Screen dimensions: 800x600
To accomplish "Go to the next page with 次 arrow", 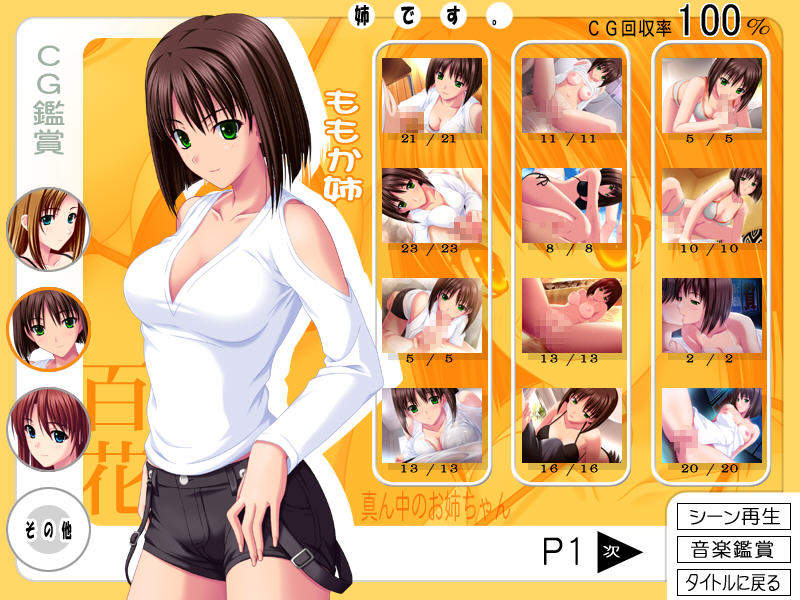I will click(x=618, y=551).
